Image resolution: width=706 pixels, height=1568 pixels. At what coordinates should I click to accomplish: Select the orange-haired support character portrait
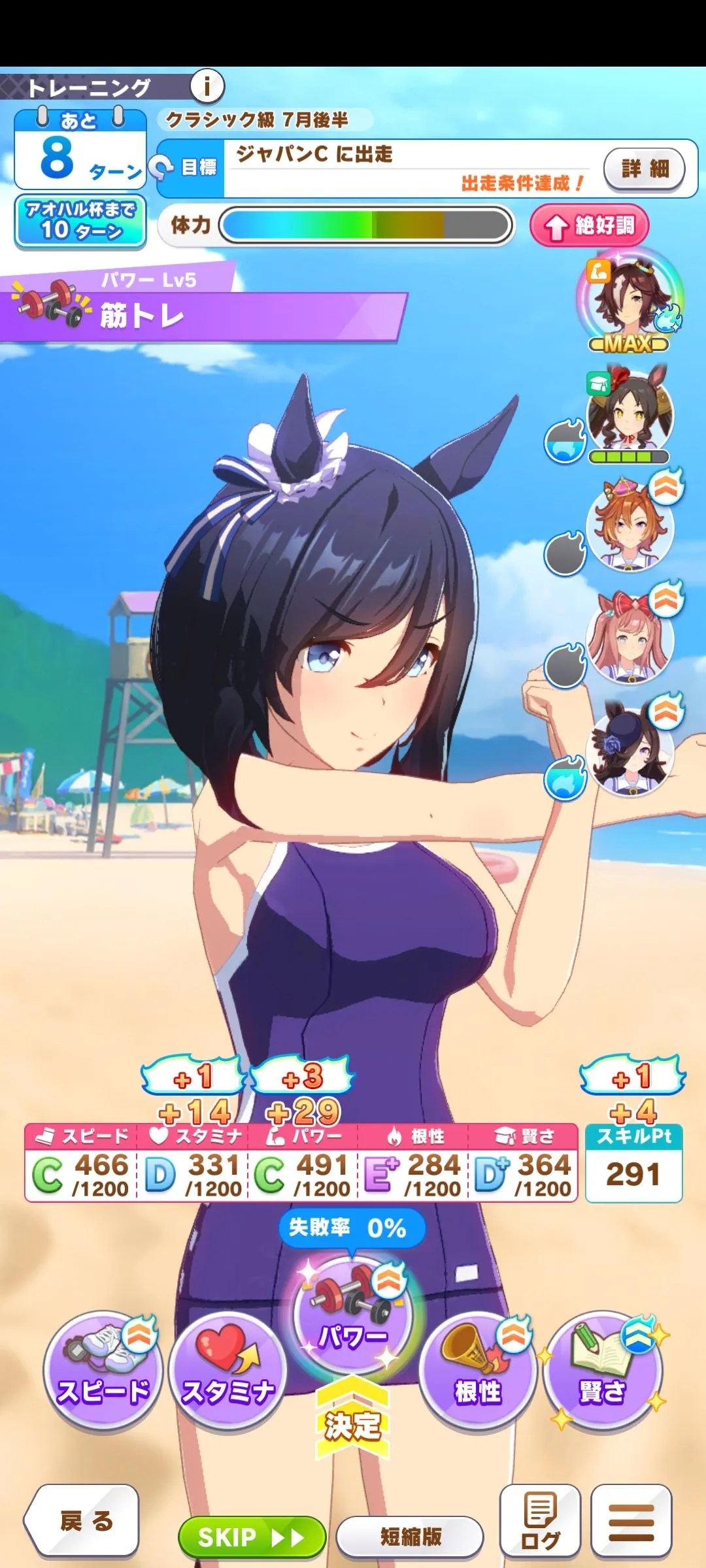pyautogui.click(x=630, y=526)
